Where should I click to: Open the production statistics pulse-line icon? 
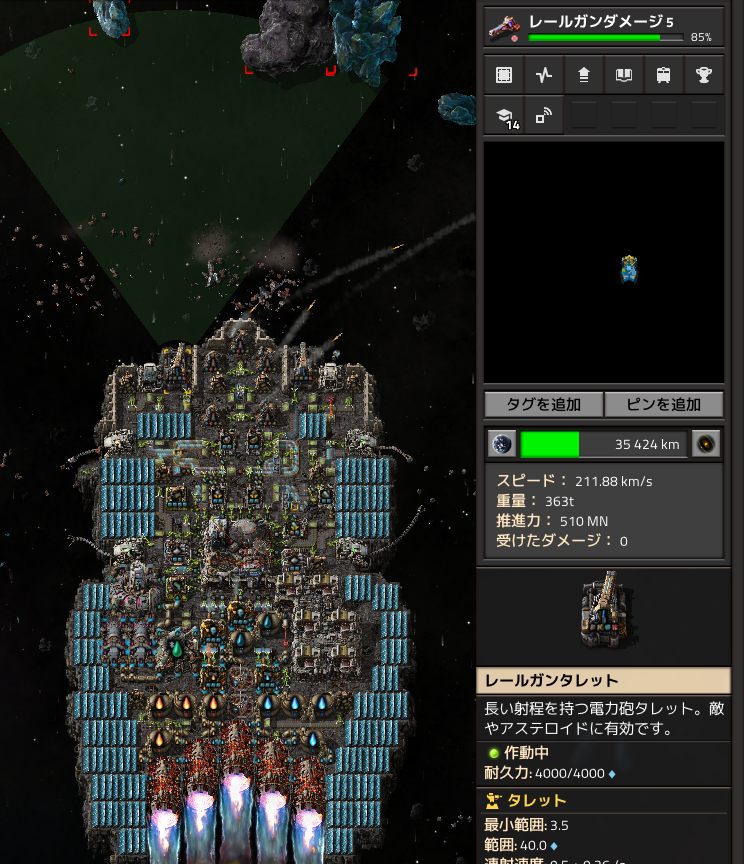[x=544, y=75]
